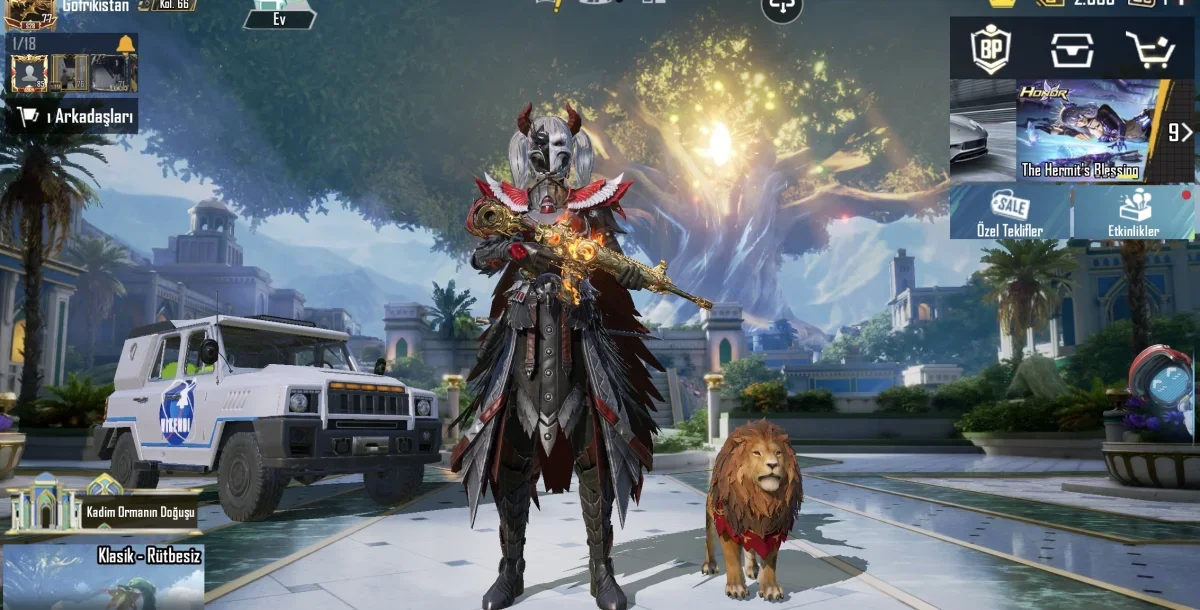
Task: Open the Etkinlikler events button
Action: click(1134, 212)
